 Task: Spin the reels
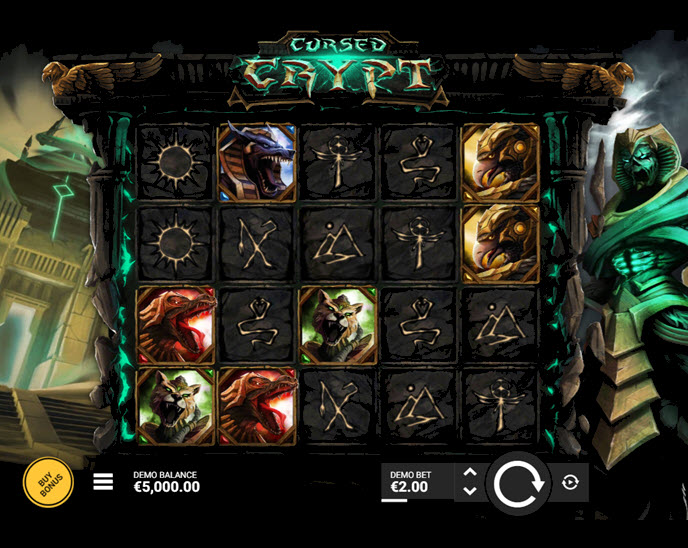[x=519, y=483]
